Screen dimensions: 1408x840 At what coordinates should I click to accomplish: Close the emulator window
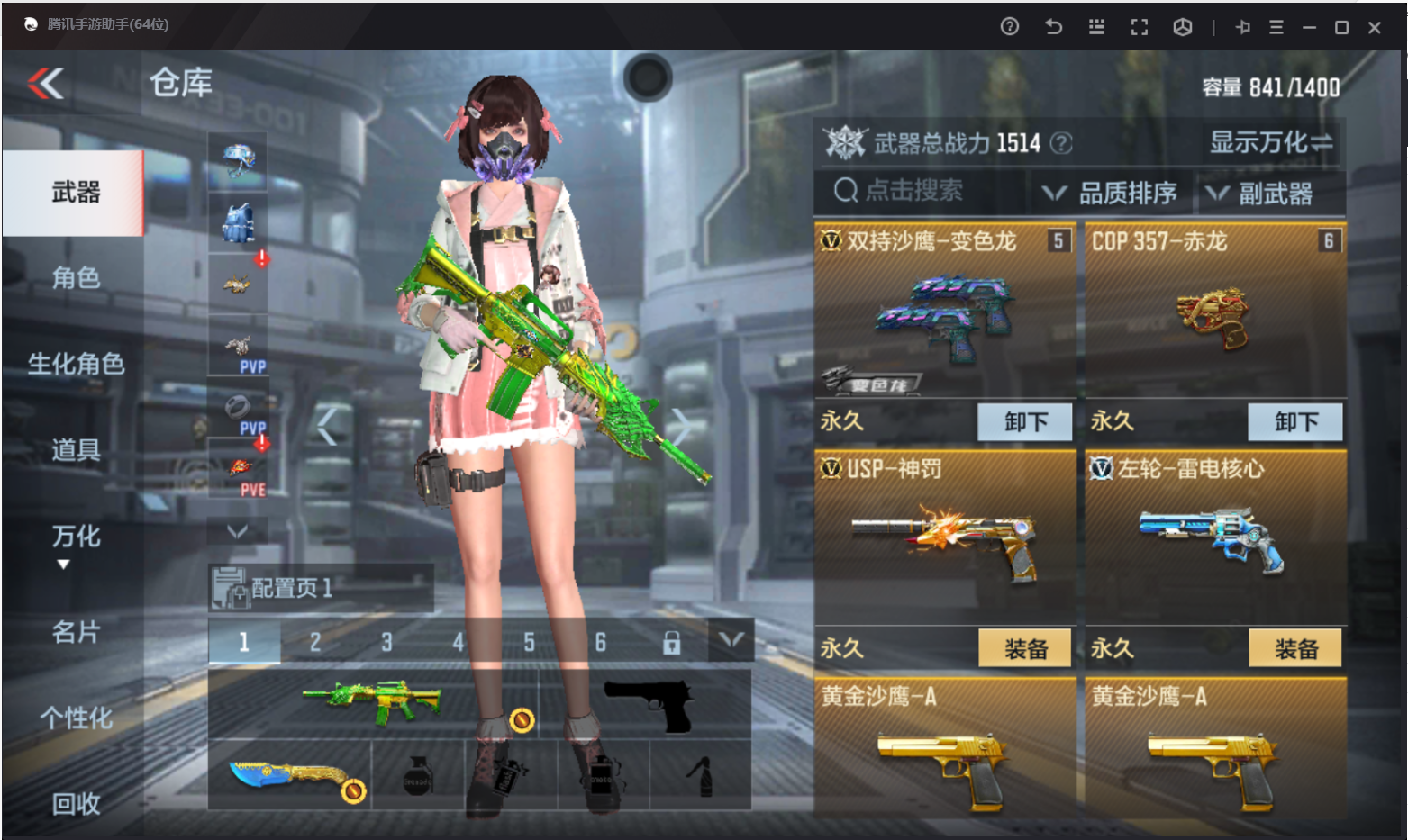point(1375,28)
